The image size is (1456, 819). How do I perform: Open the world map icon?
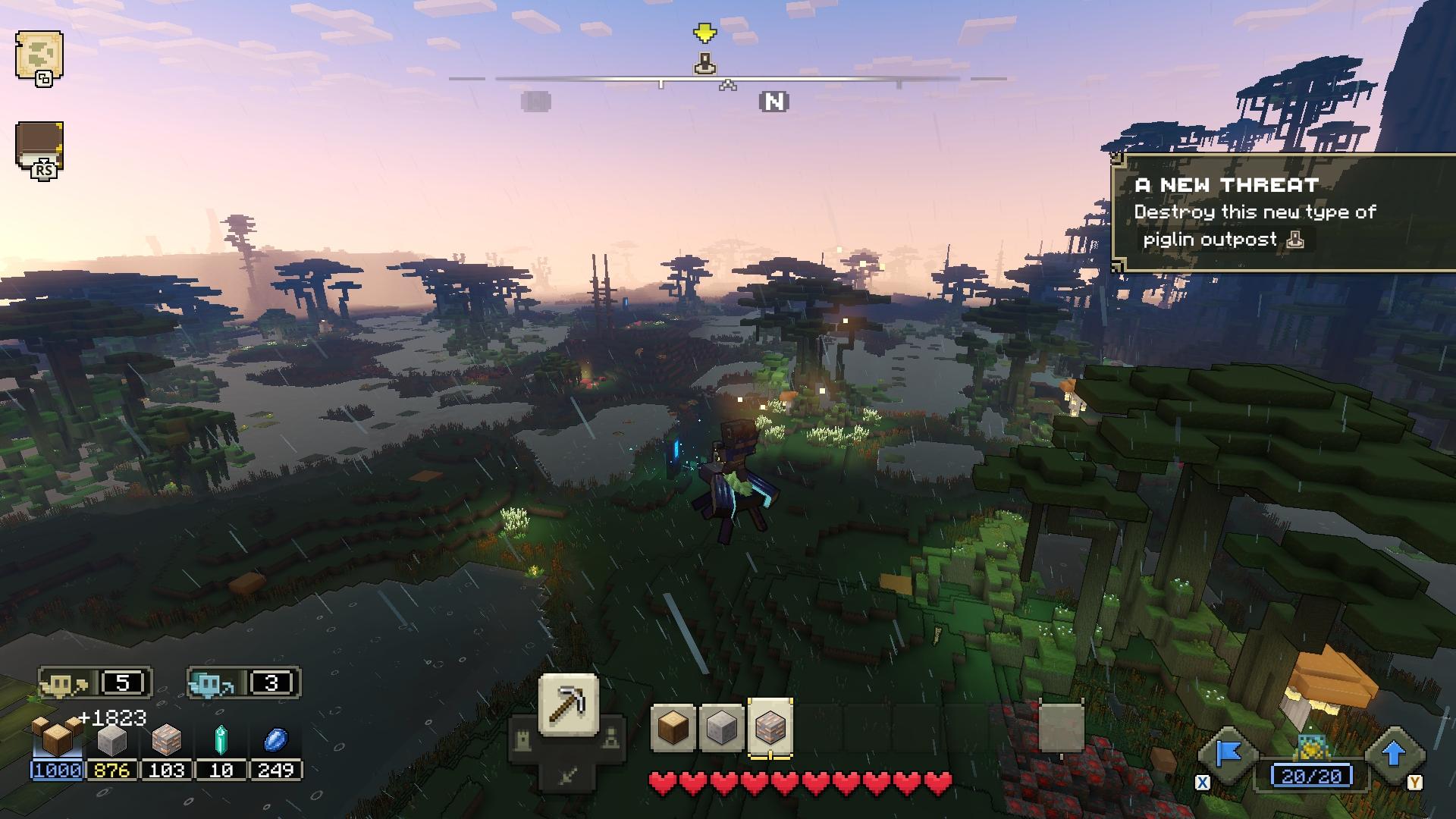pos(39,55)
